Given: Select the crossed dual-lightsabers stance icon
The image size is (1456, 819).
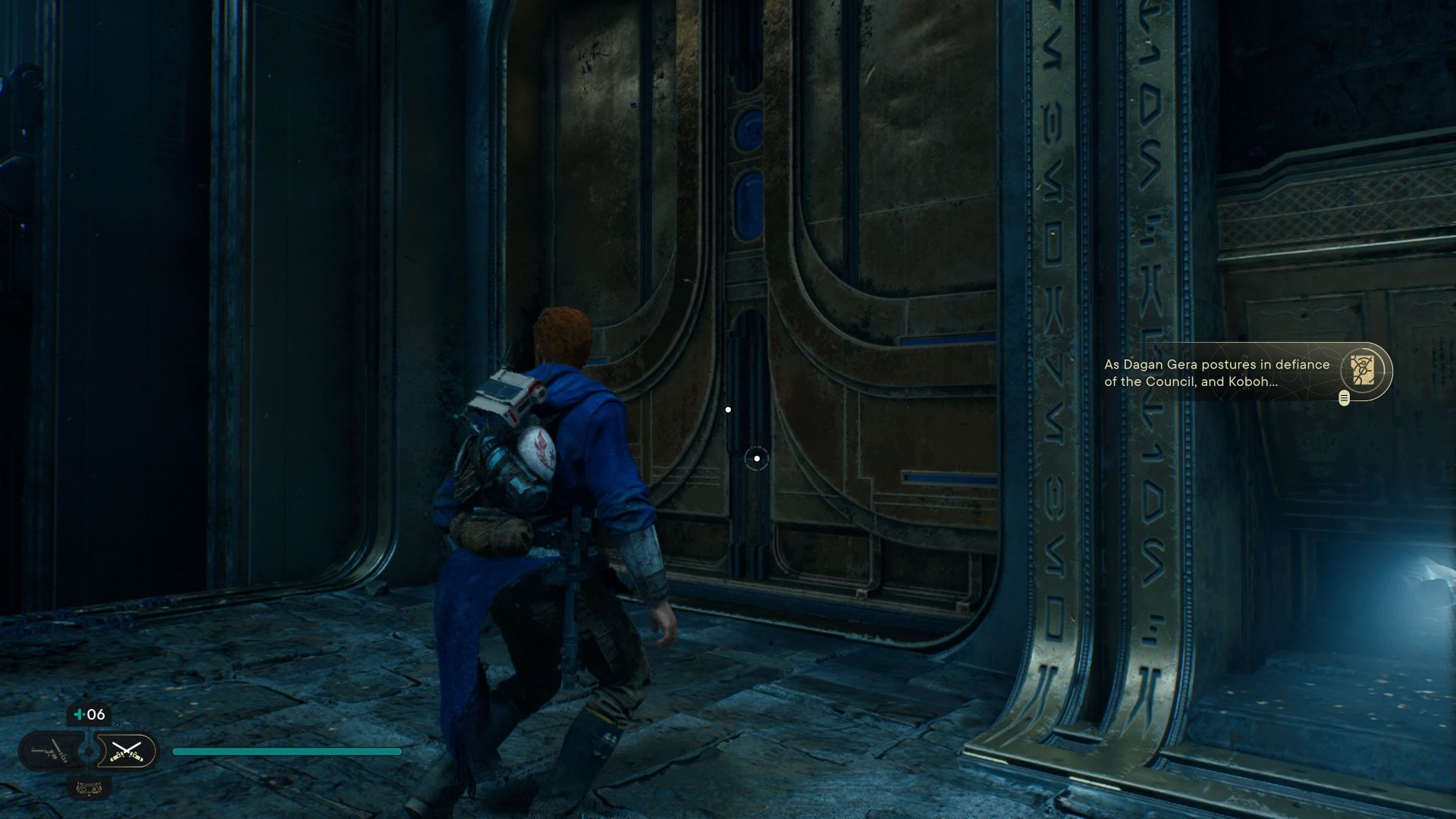Looking at the screenshot, I should 127,752.
